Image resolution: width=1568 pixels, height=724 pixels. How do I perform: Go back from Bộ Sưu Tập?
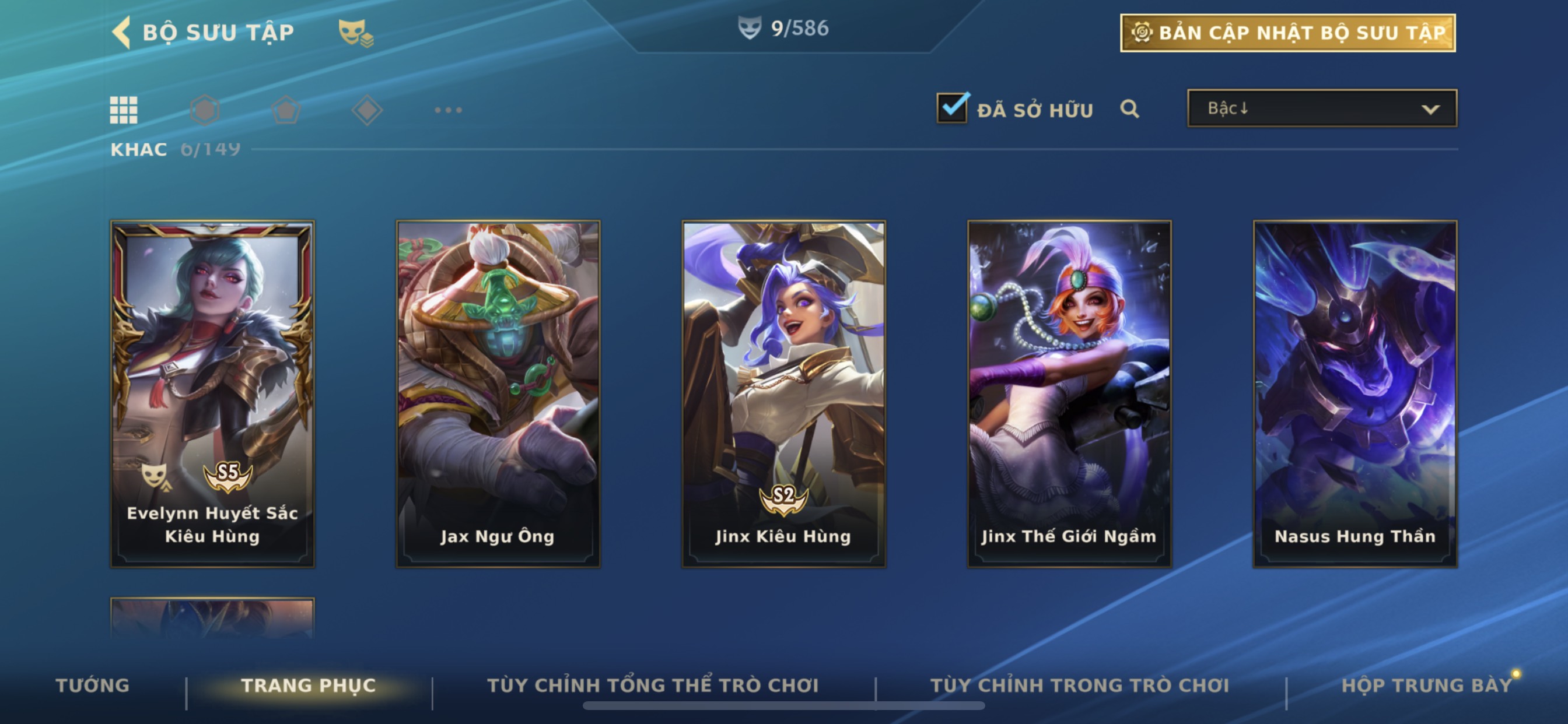click(x=122, y=32)
